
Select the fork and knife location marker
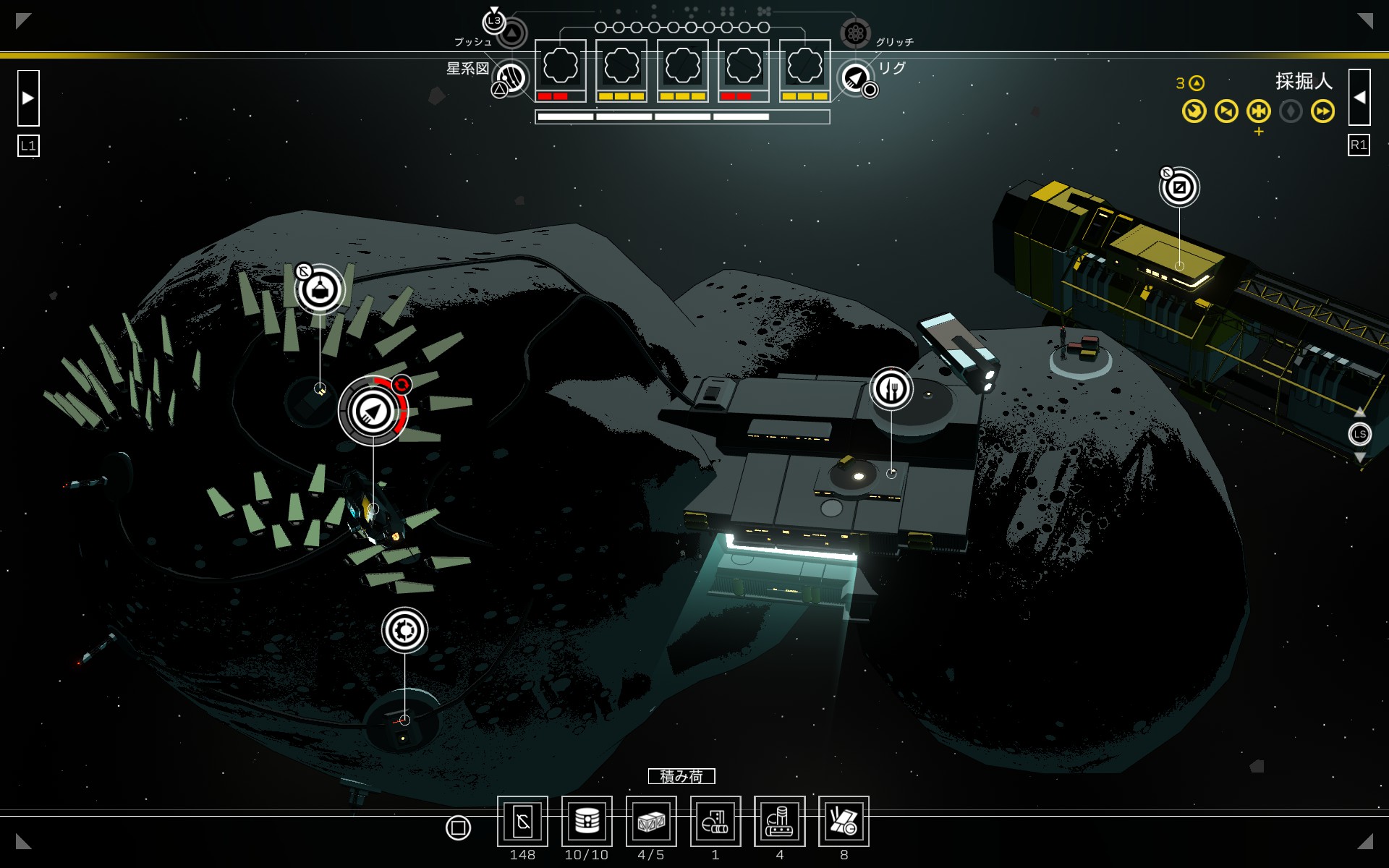point(891,389)
